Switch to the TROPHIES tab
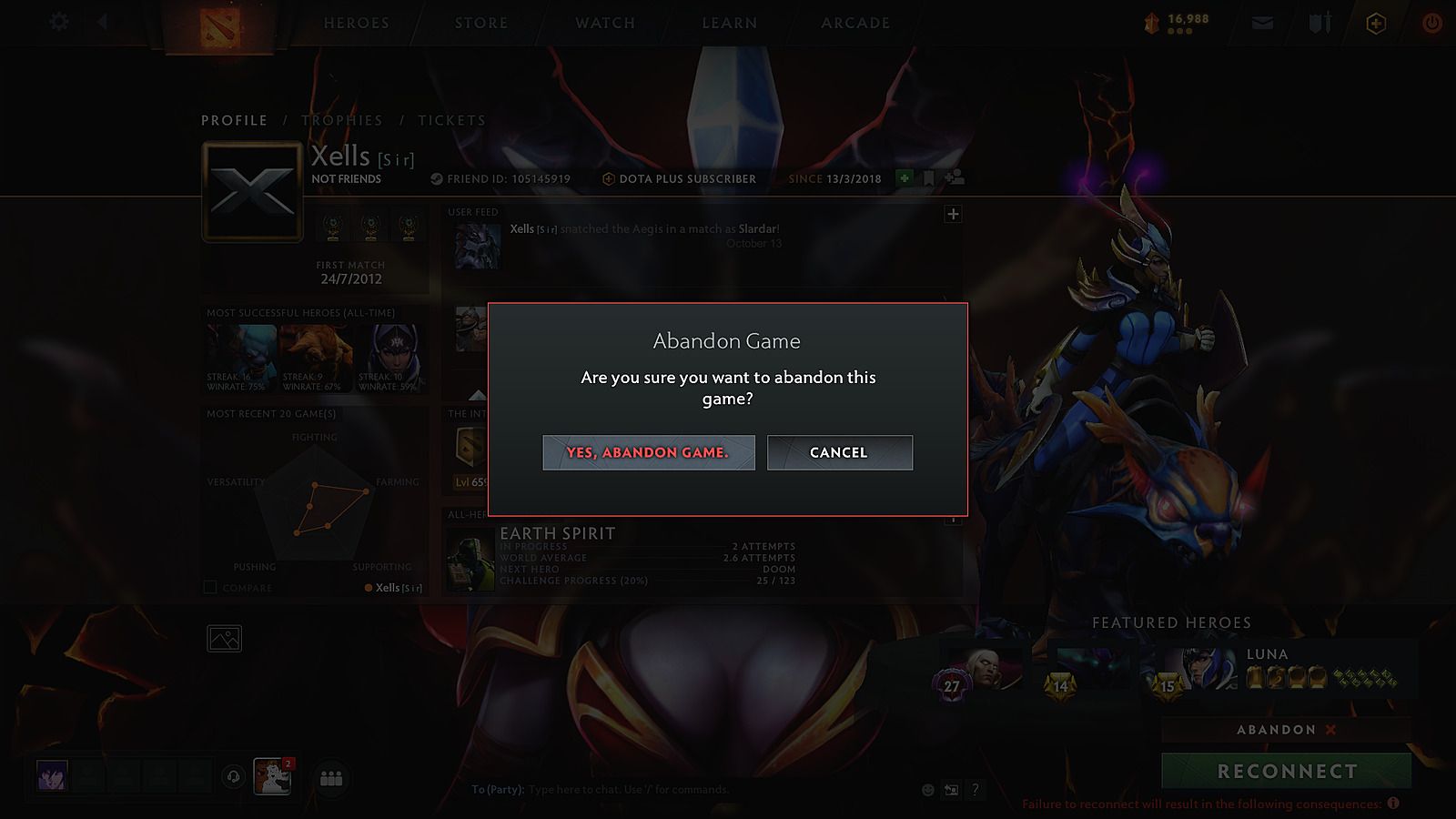1456x819 pixels. coord(344,120)
